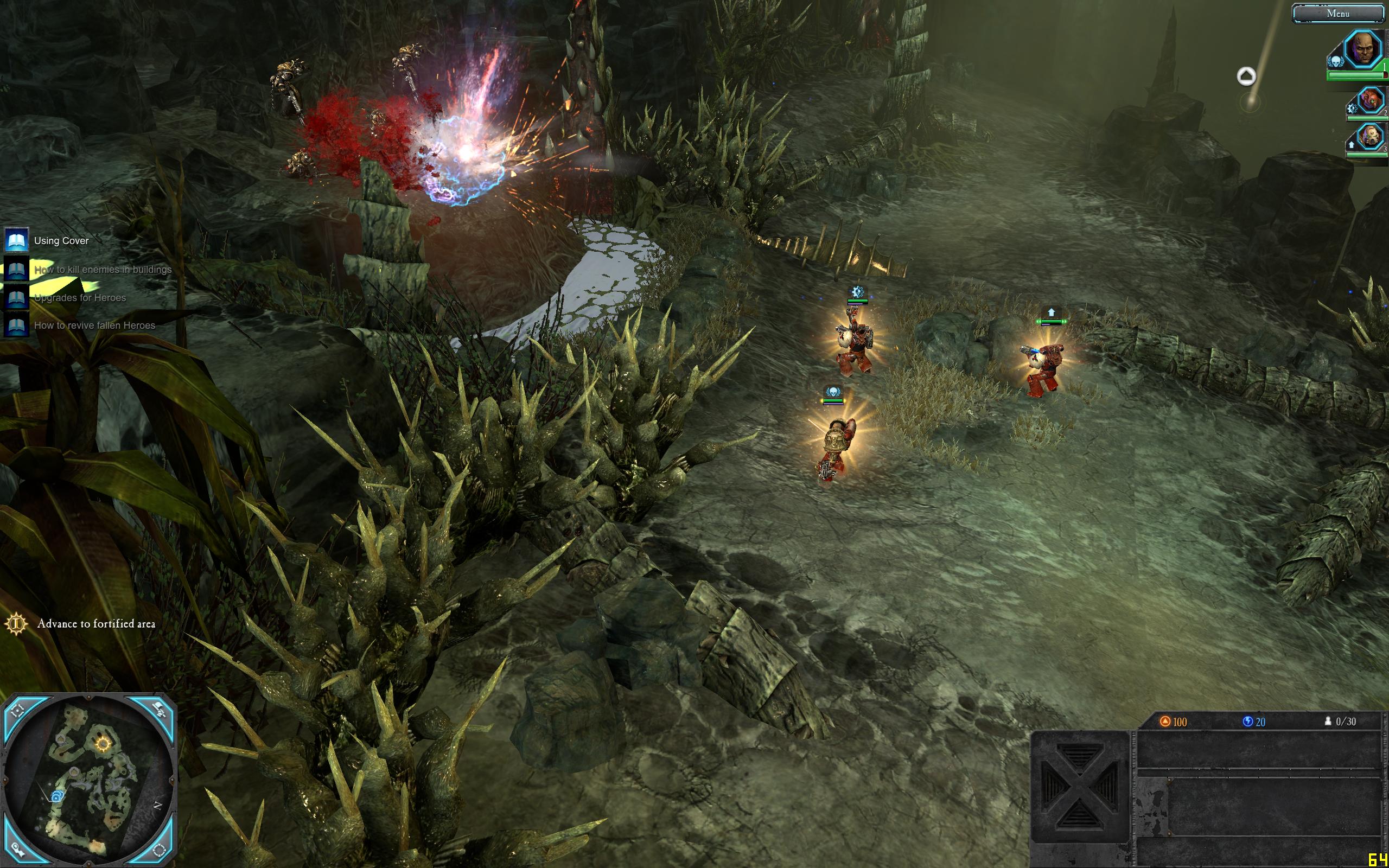Screen dimensions: 1389x868
Task: Click the golden objective marker on minimap
Action: click(x=103, y=744)
